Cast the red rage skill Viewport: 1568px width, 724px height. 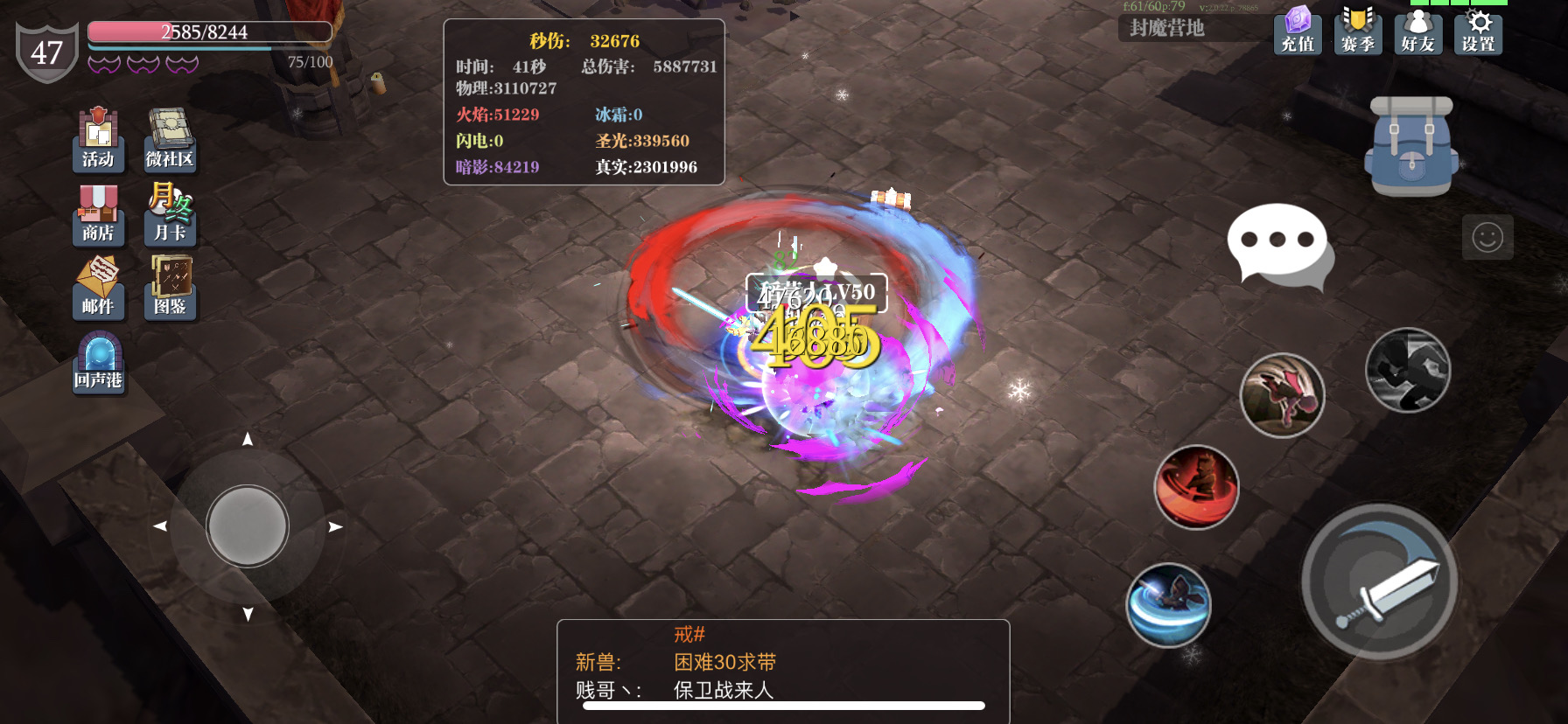(1197, 487)
